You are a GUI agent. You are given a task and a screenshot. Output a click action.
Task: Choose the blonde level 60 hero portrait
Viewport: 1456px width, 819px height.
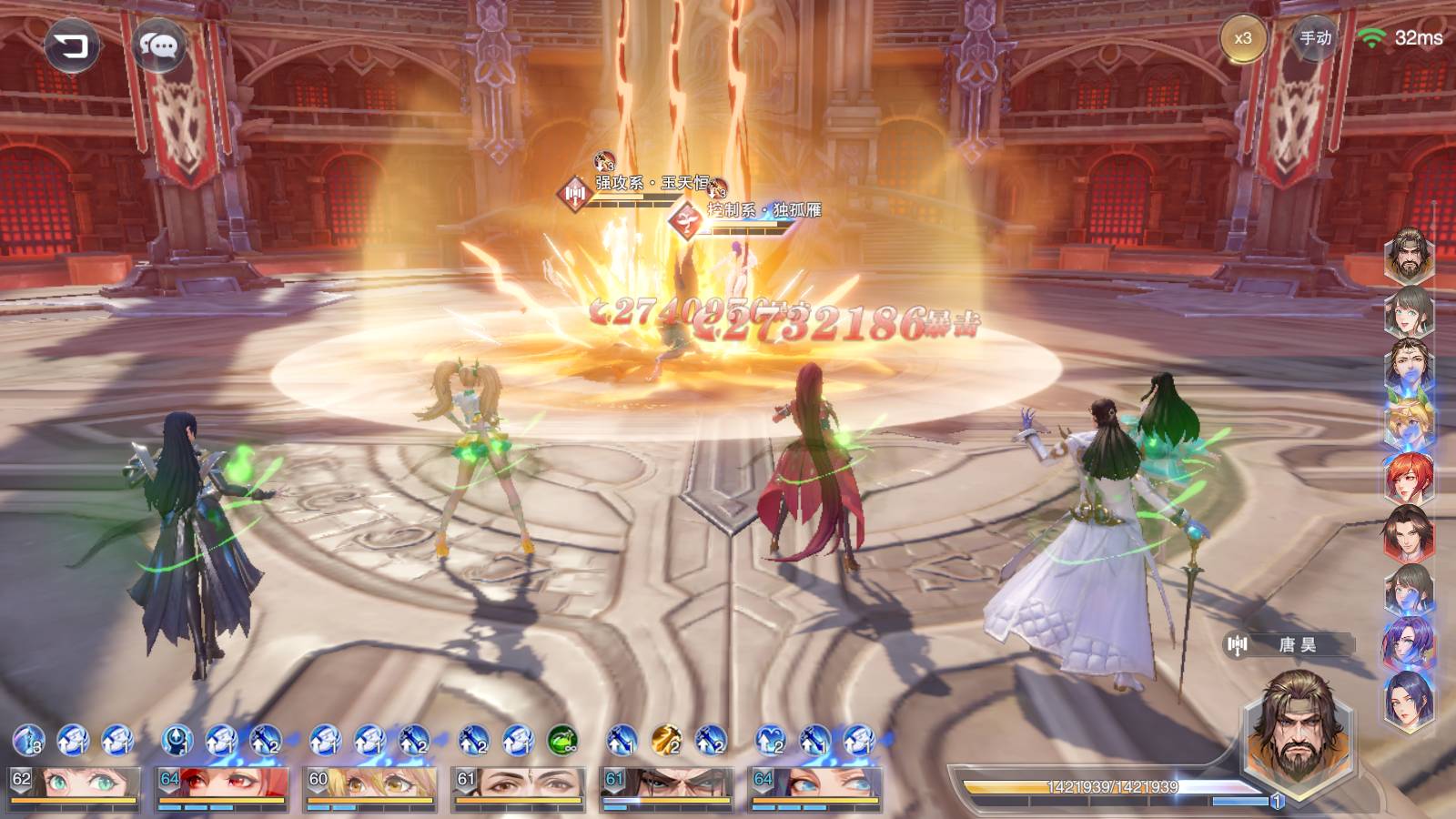[371, 788]
